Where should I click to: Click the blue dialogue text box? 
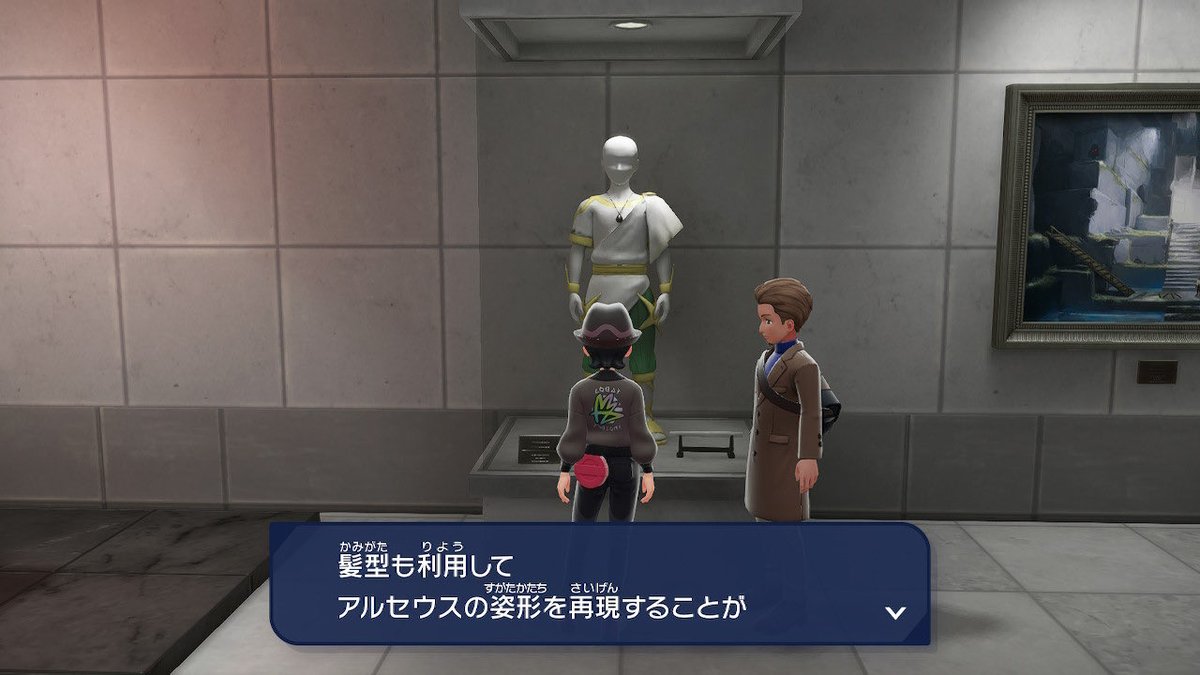coord(600,584)
